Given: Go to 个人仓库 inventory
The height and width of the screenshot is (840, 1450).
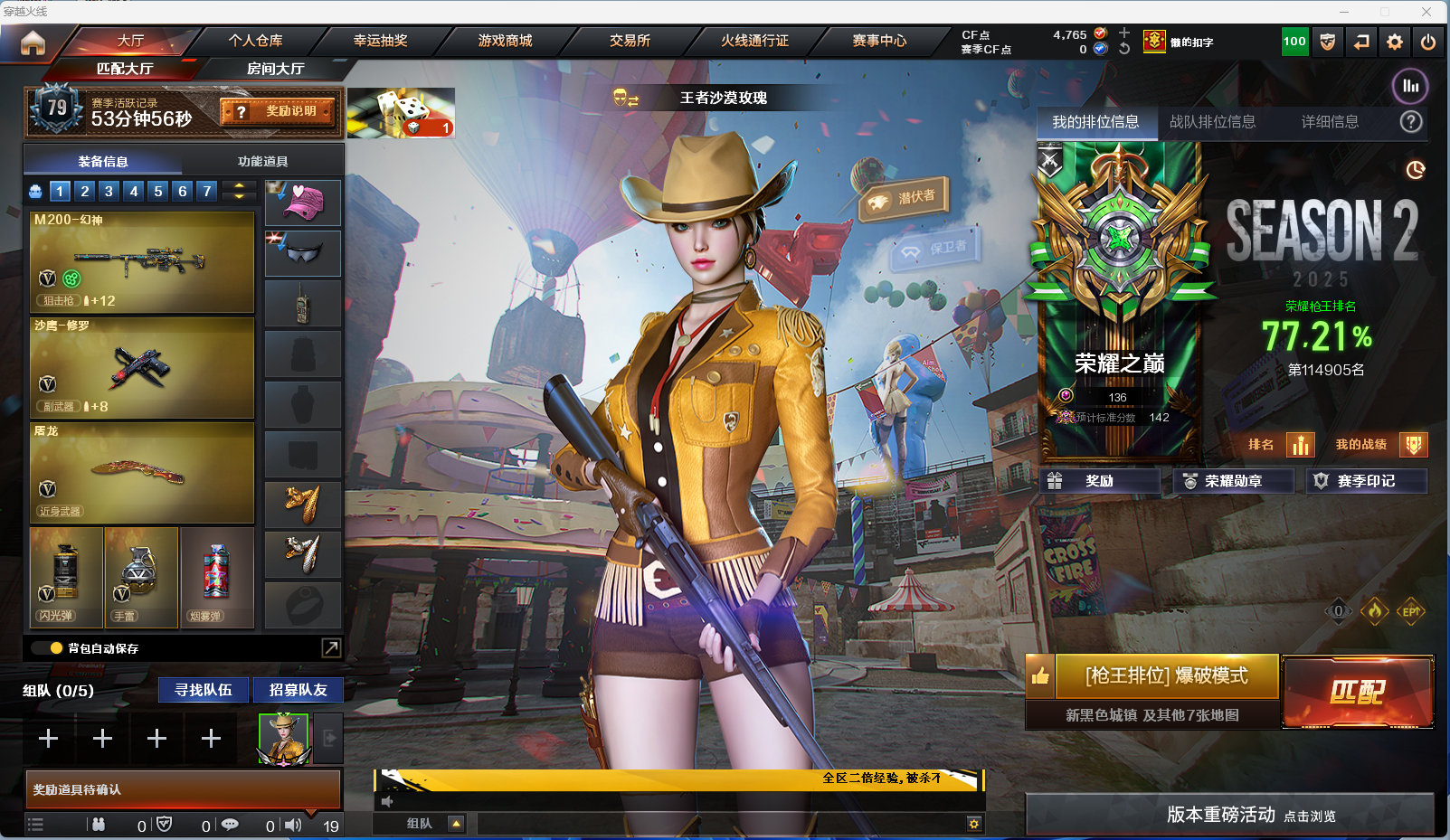Looking at the screenshot, I should coord(255,41).
